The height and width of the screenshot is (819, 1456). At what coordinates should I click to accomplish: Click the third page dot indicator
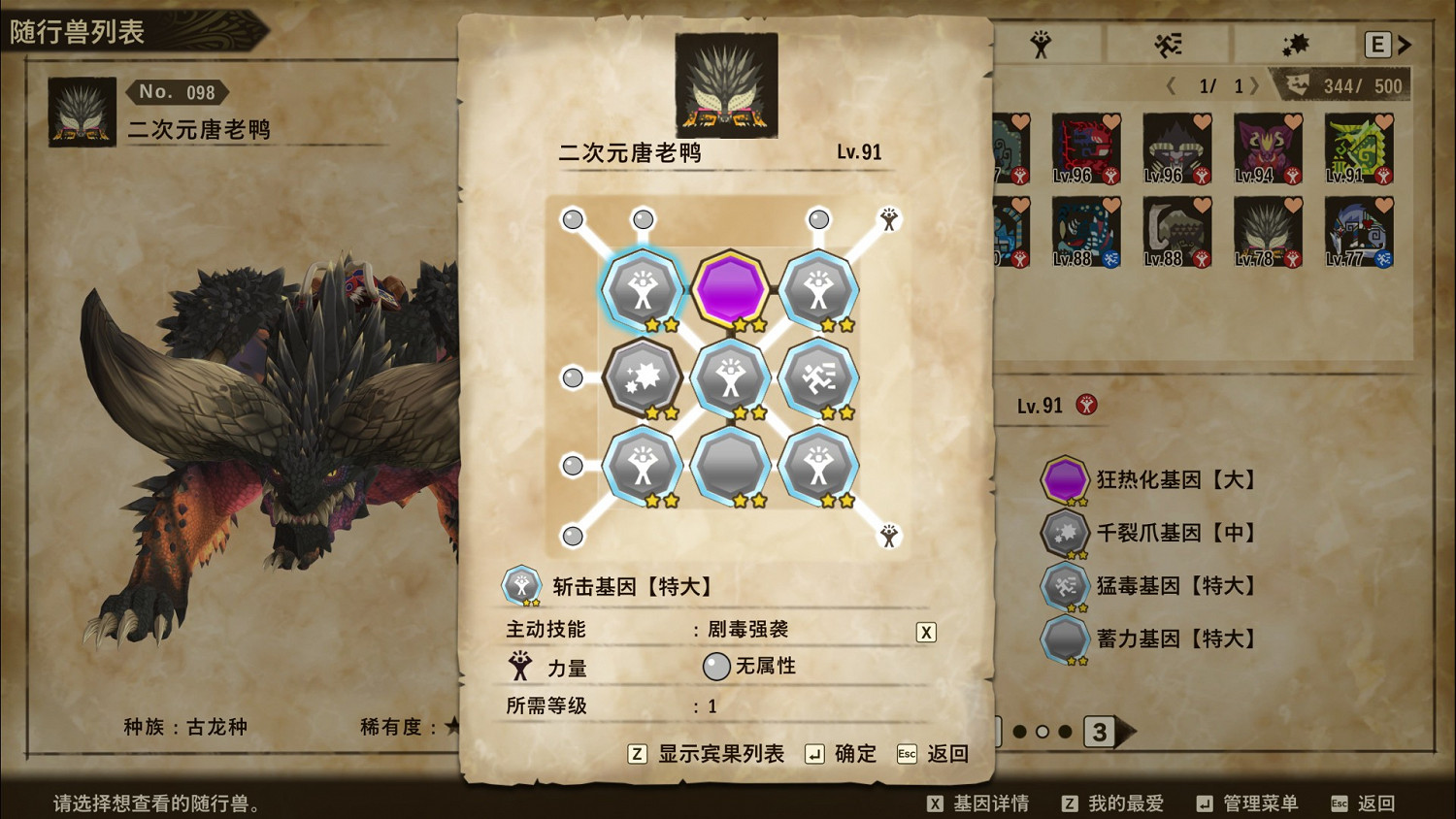(x=1066, y=734)
